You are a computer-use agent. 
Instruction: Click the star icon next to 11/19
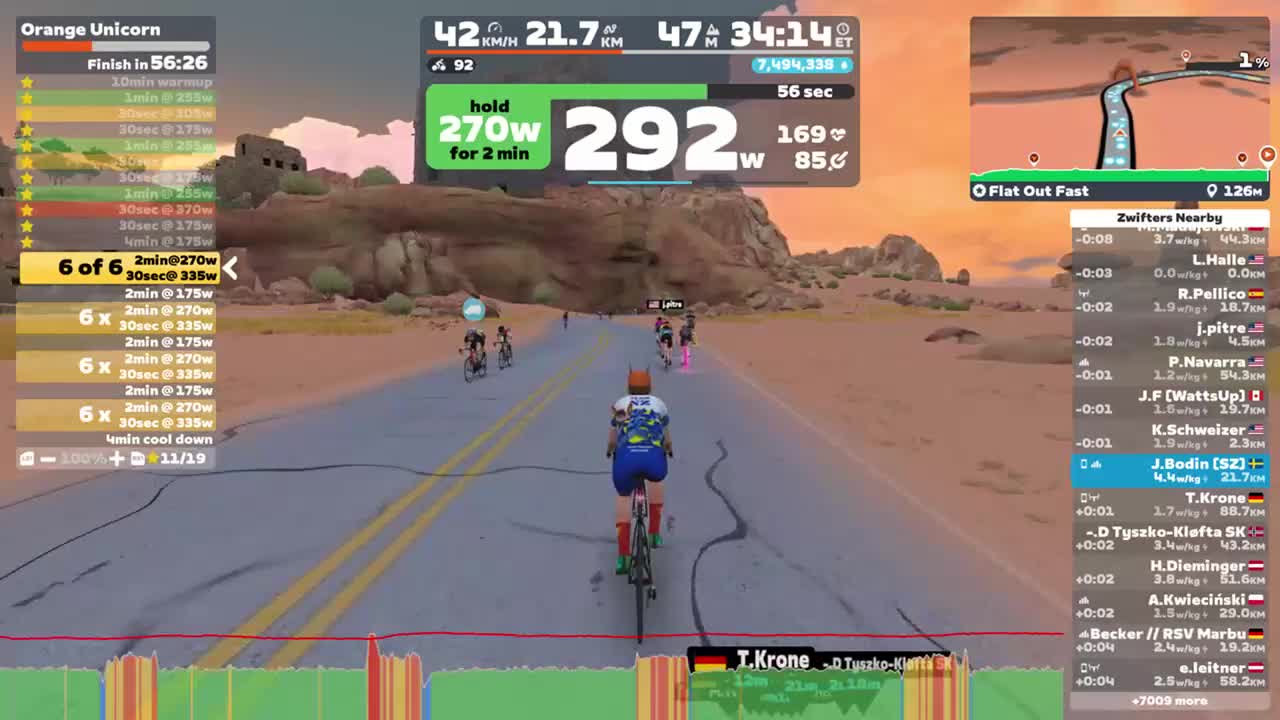click(x=154, y=457)
